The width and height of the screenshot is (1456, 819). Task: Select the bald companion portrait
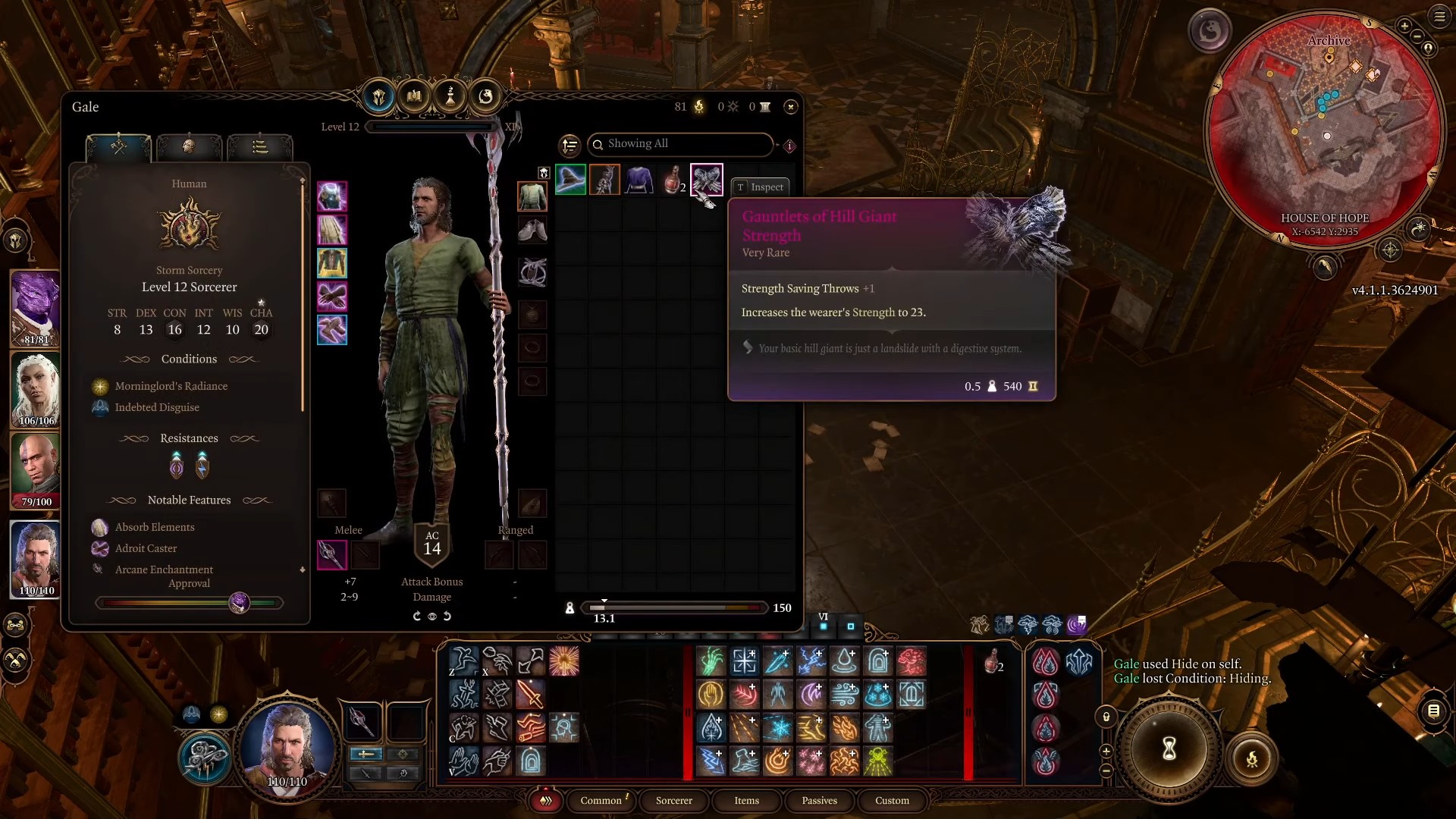(x=36, y=471)
